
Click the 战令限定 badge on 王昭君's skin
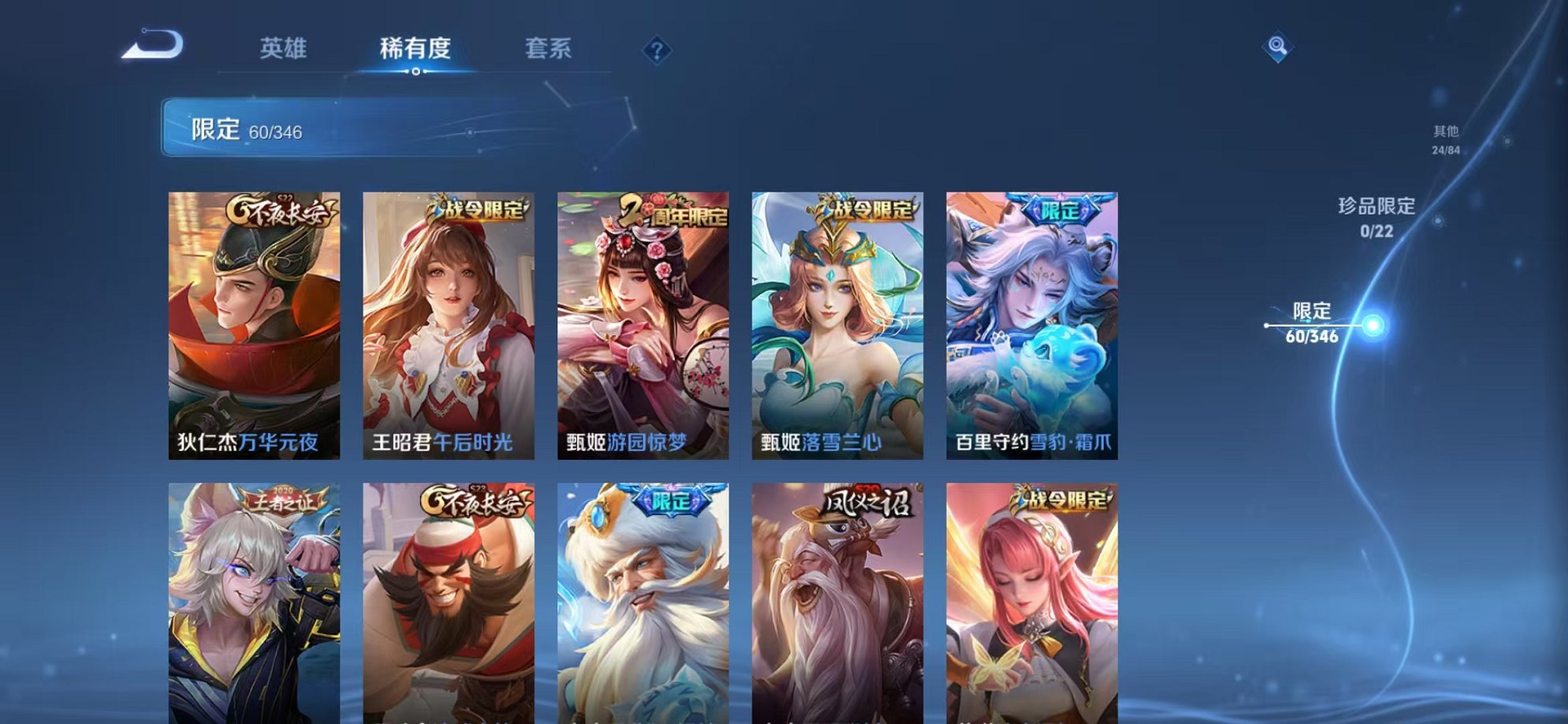(x=477, y=208)
